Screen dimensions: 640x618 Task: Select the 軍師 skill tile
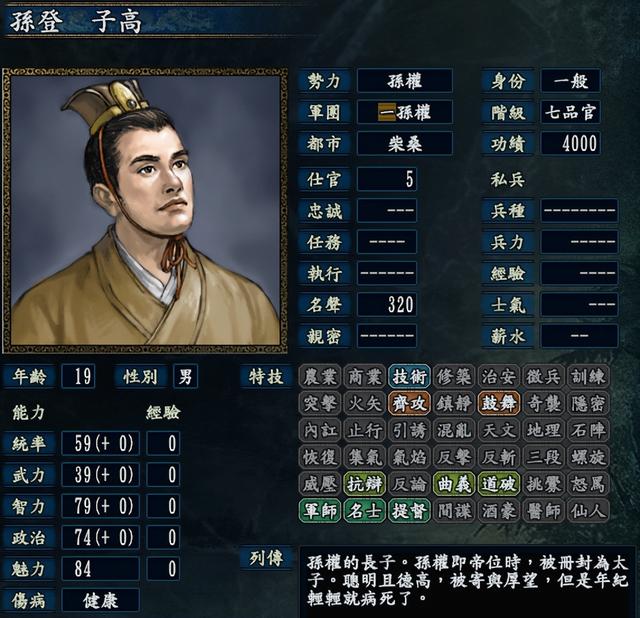[319, 511]
